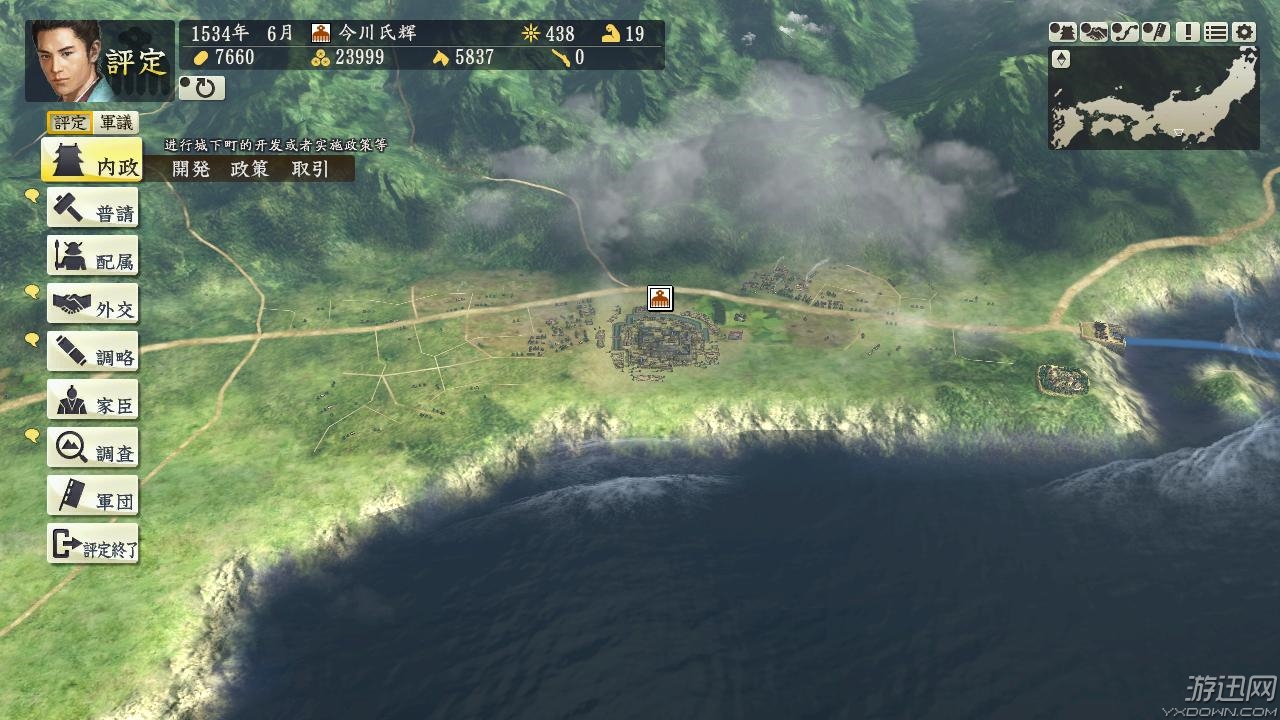Click the exclamation mark alert icon

1187,32
